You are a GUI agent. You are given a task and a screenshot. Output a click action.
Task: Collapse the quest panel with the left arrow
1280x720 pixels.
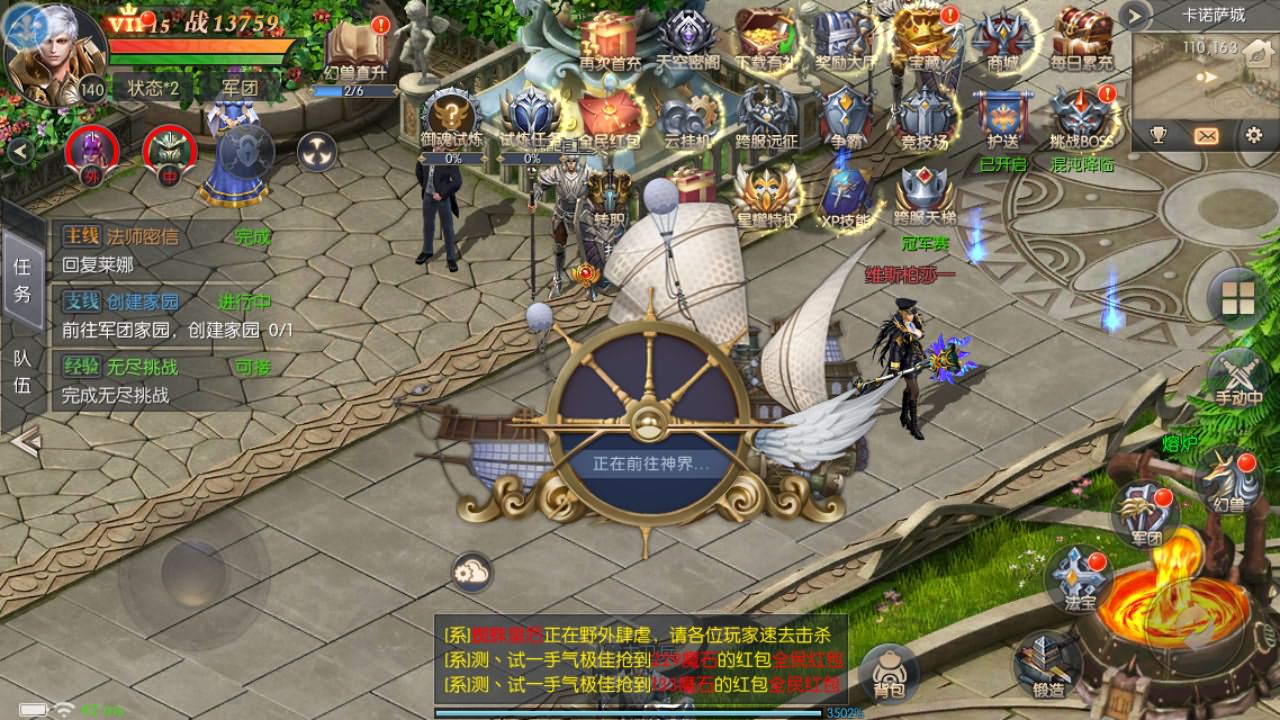point(22,438)
